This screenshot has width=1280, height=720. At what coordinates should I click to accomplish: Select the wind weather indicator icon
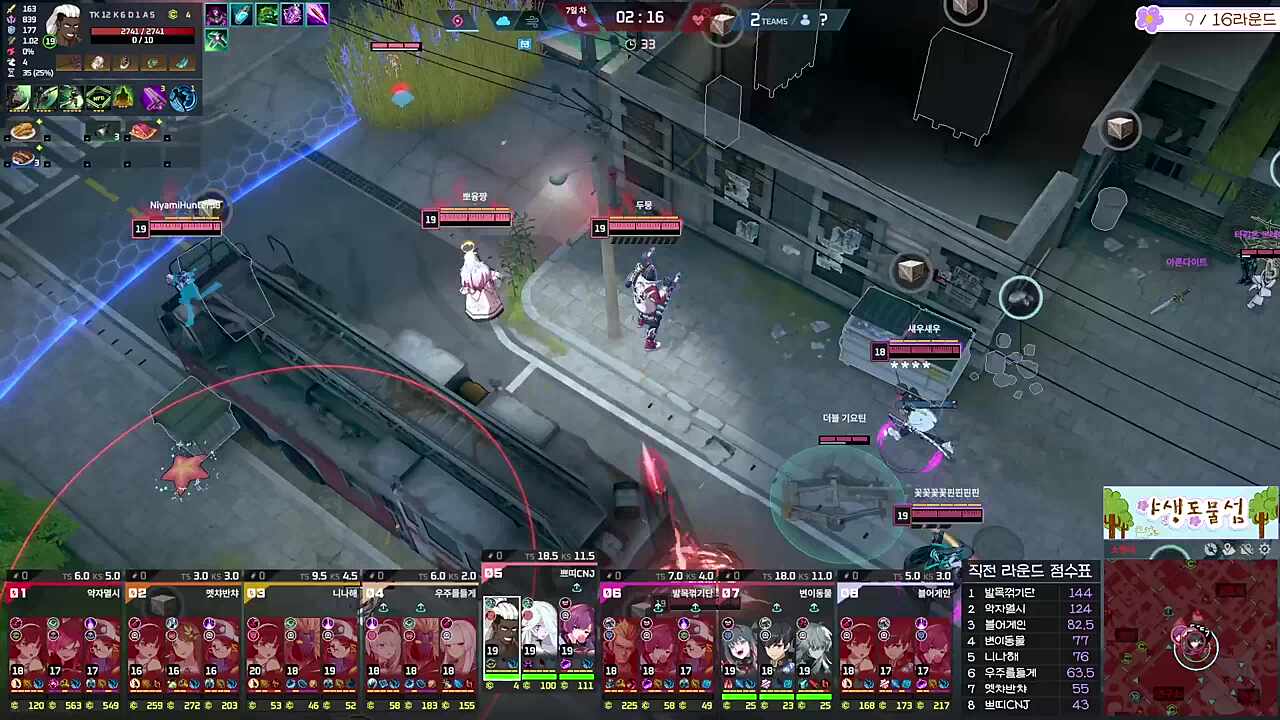(530, 20)
